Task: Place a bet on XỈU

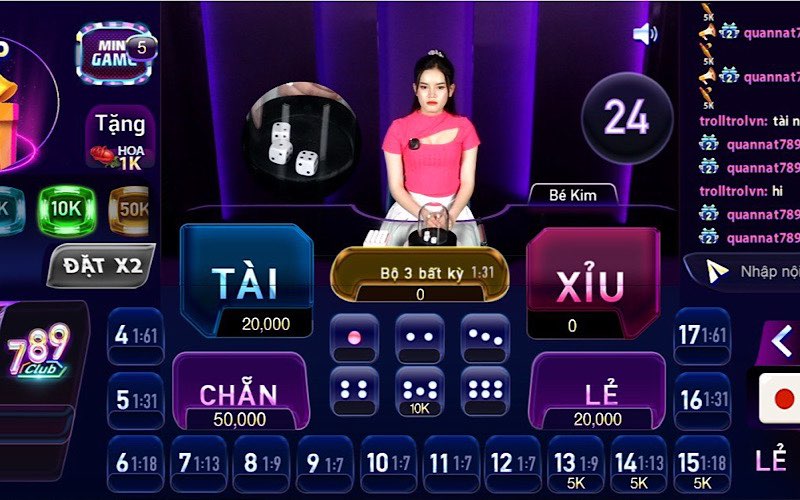Action: pyautogui.click(x=592, y=280)
